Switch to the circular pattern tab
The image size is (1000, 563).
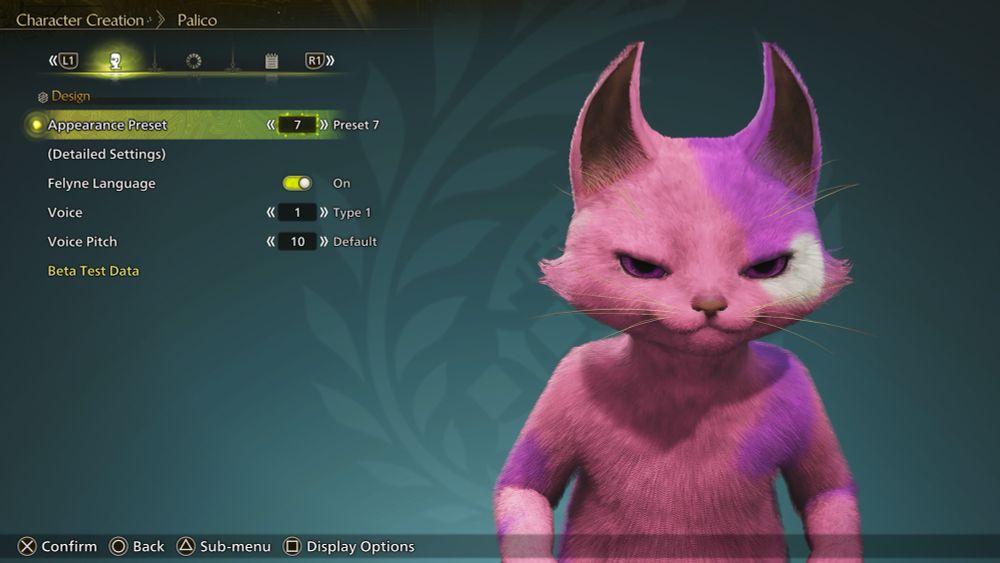coord(193,61)
